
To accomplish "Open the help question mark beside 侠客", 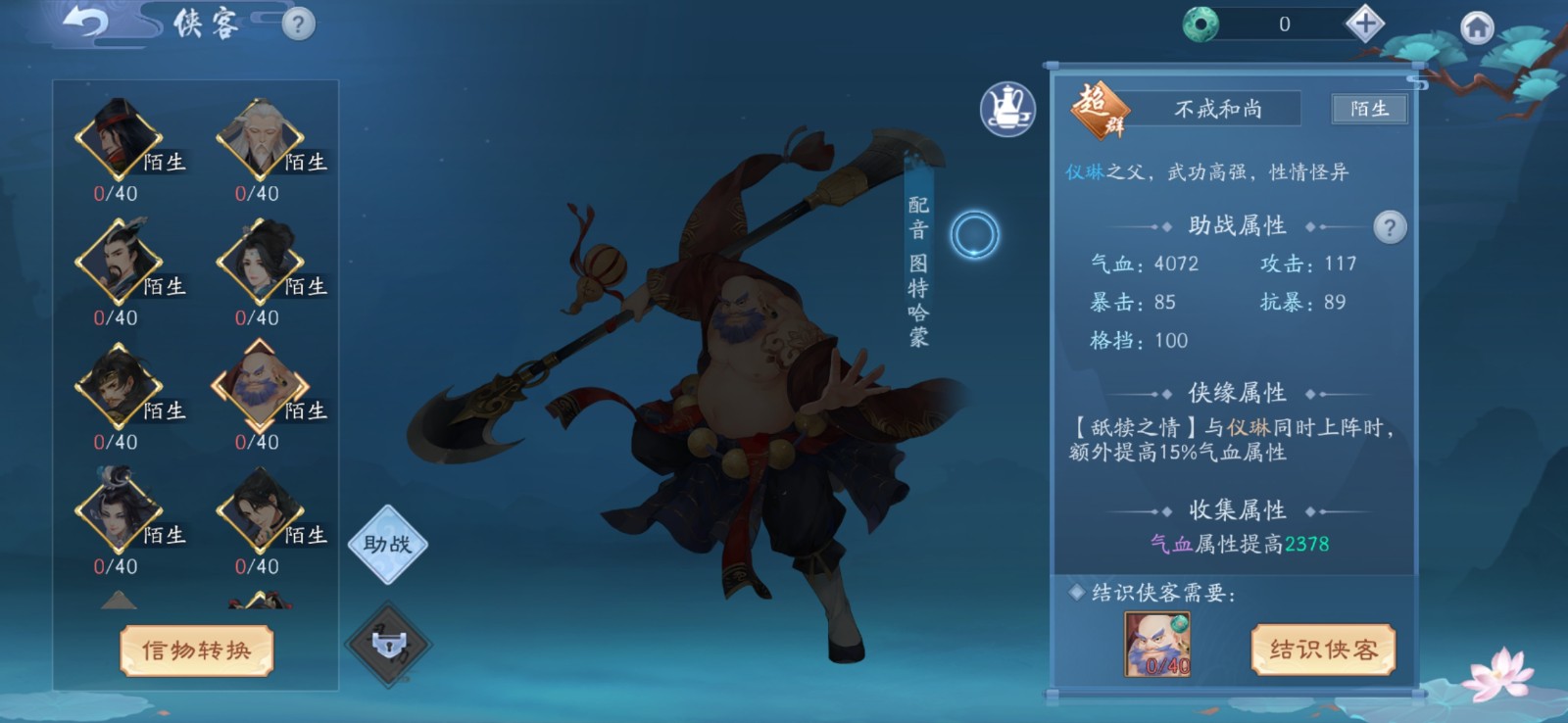I will 298,24.
